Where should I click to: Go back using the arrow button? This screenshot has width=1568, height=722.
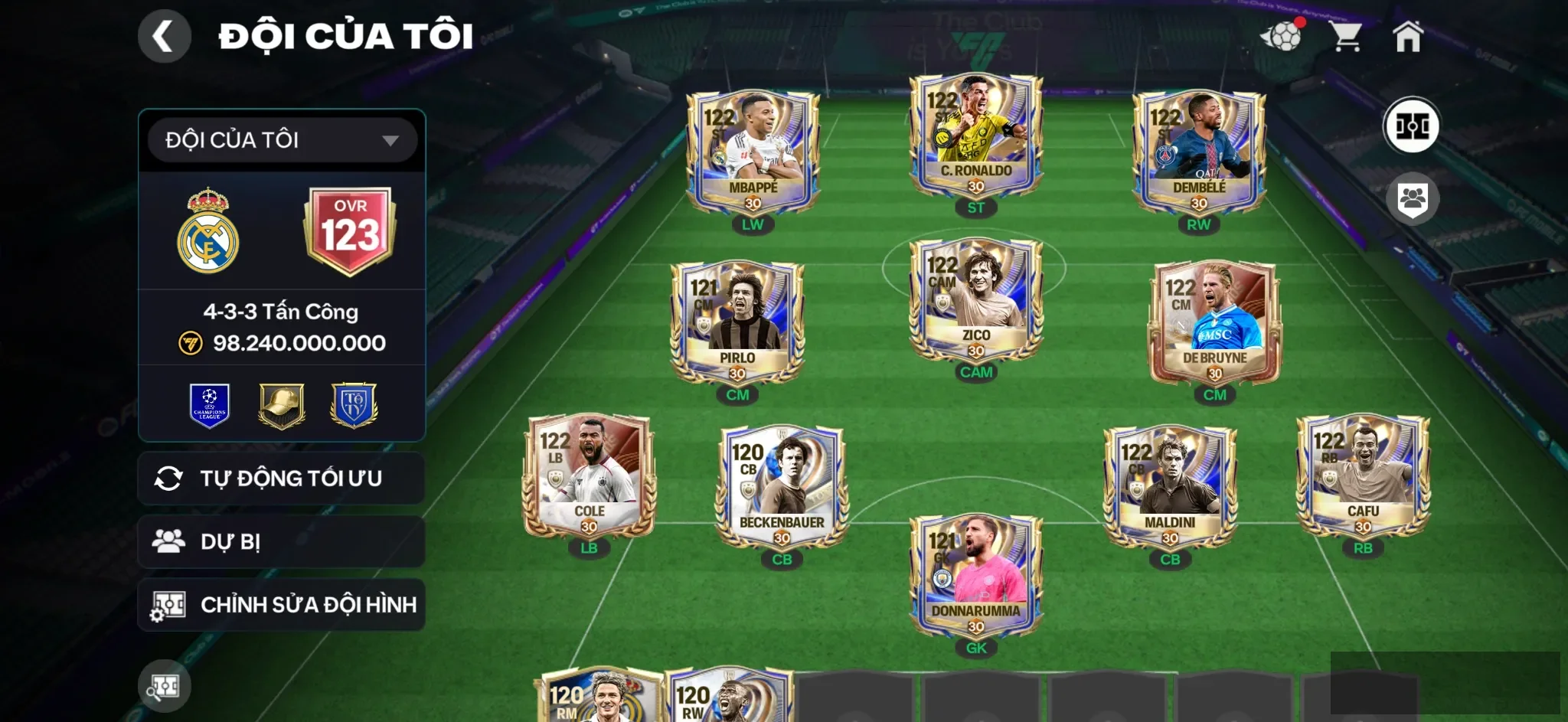164,36
